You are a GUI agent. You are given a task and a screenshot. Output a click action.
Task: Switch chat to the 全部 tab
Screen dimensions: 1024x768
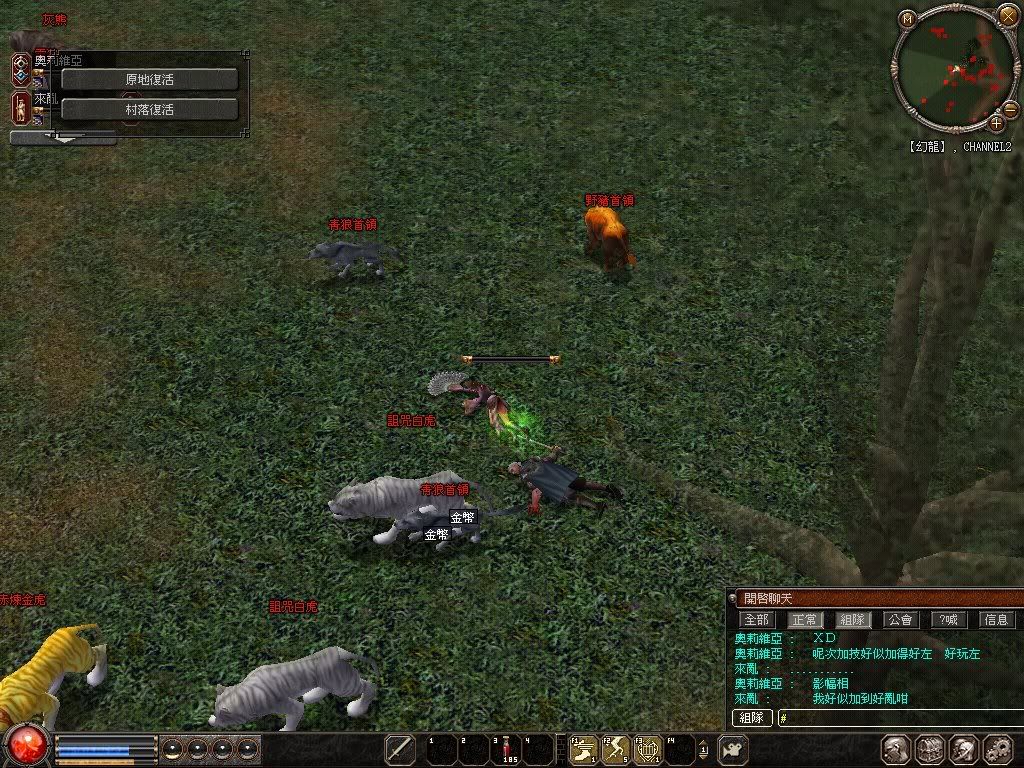(756, 620)
